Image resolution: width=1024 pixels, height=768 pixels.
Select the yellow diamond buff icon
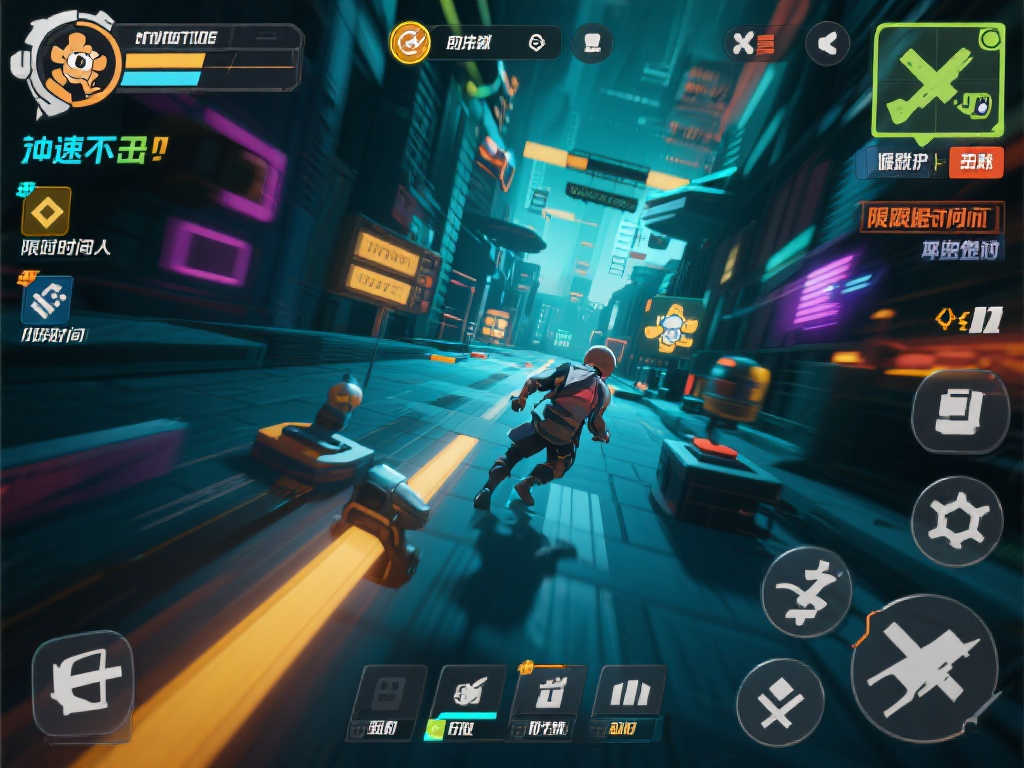(46, 211)
